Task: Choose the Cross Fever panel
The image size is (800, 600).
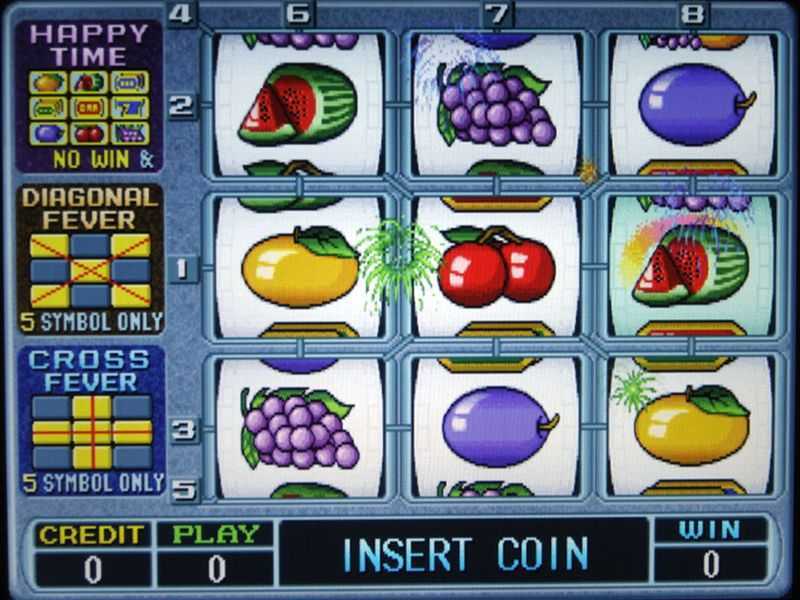Action: click(90, 420)
